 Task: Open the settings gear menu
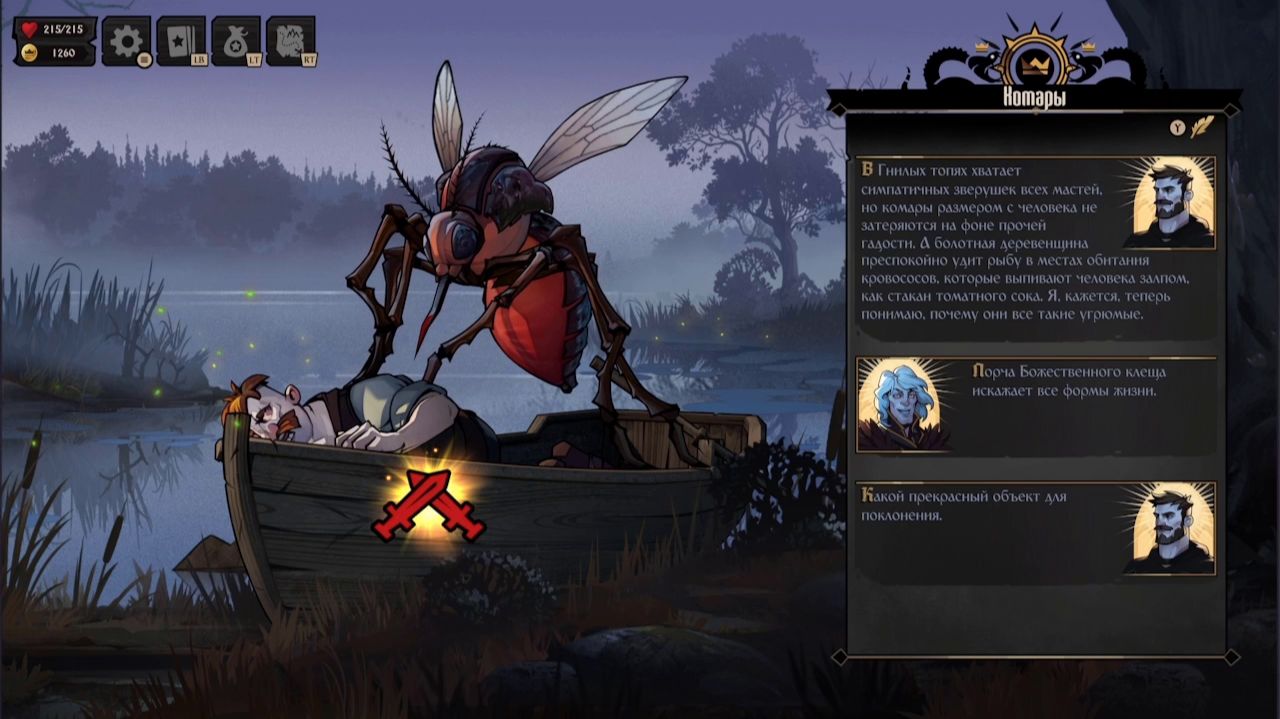coord(126,41)
